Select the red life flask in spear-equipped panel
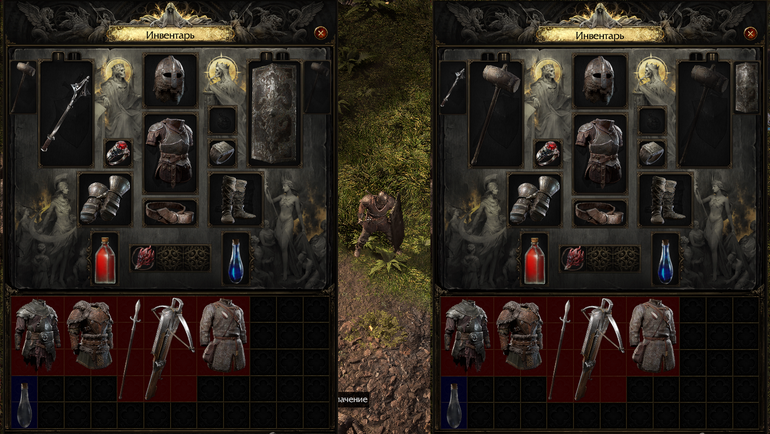This screenshot has height=434, width=770. tap(105, 259)
